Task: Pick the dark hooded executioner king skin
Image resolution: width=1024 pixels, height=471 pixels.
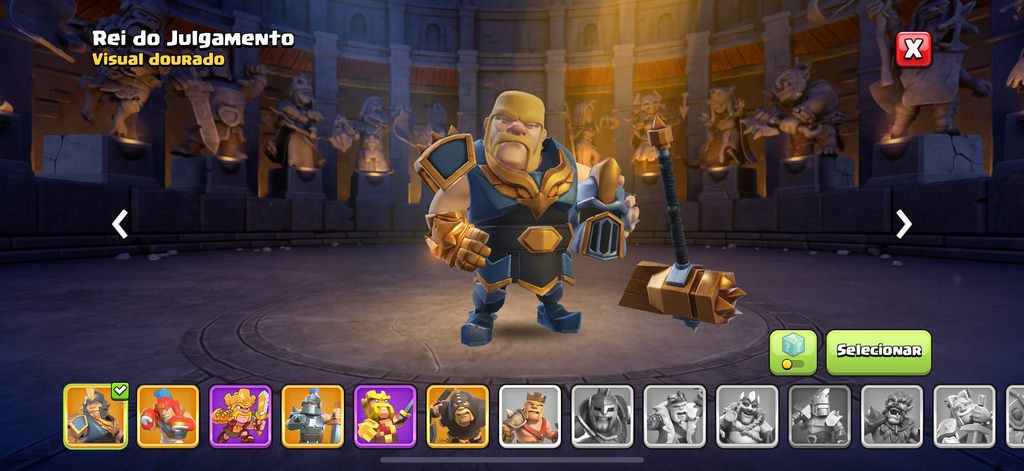Action: coord(458,416)
